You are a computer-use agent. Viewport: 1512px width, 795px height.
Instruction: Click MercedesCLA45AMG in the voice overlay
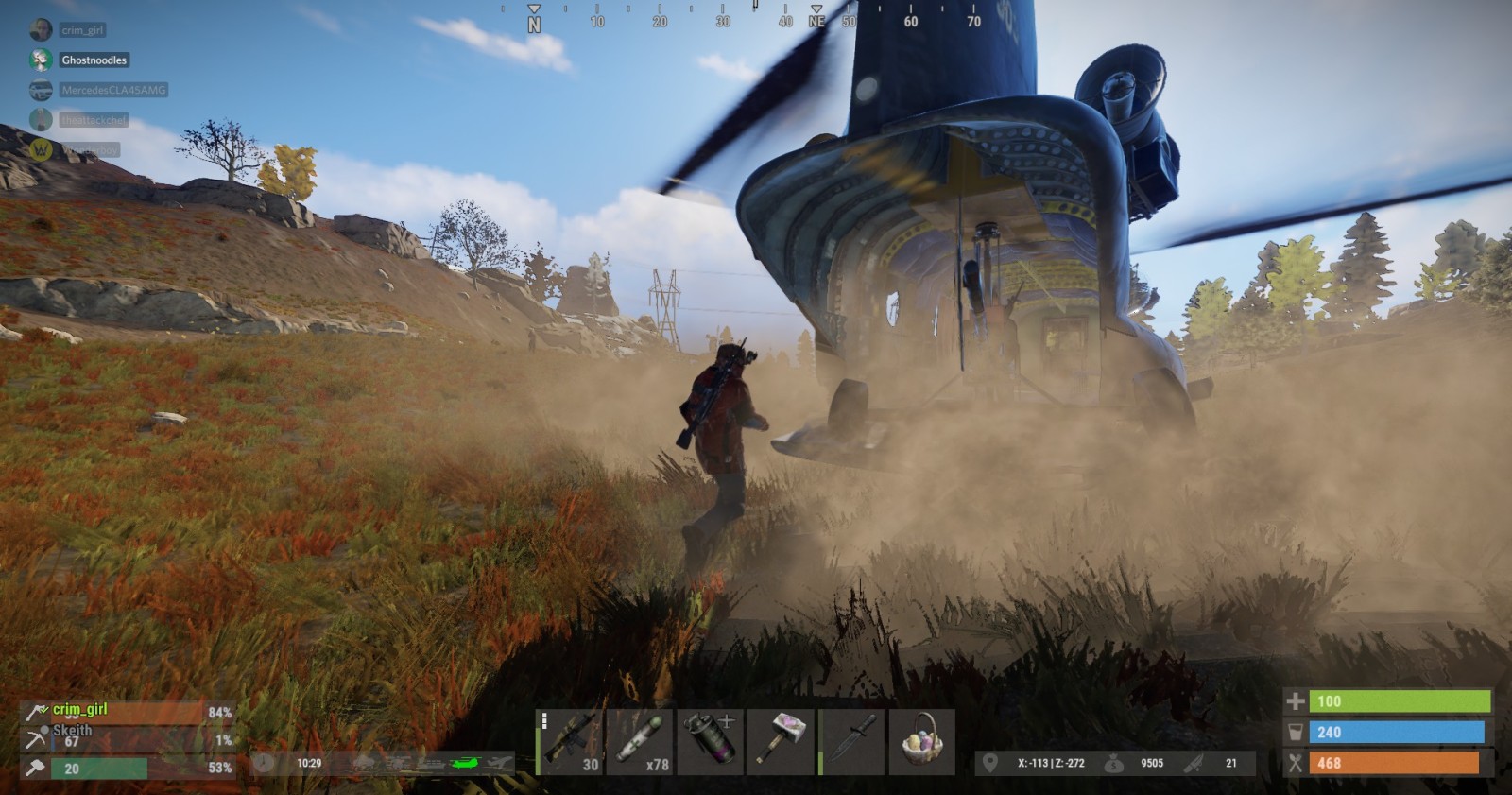click(112, 90)
